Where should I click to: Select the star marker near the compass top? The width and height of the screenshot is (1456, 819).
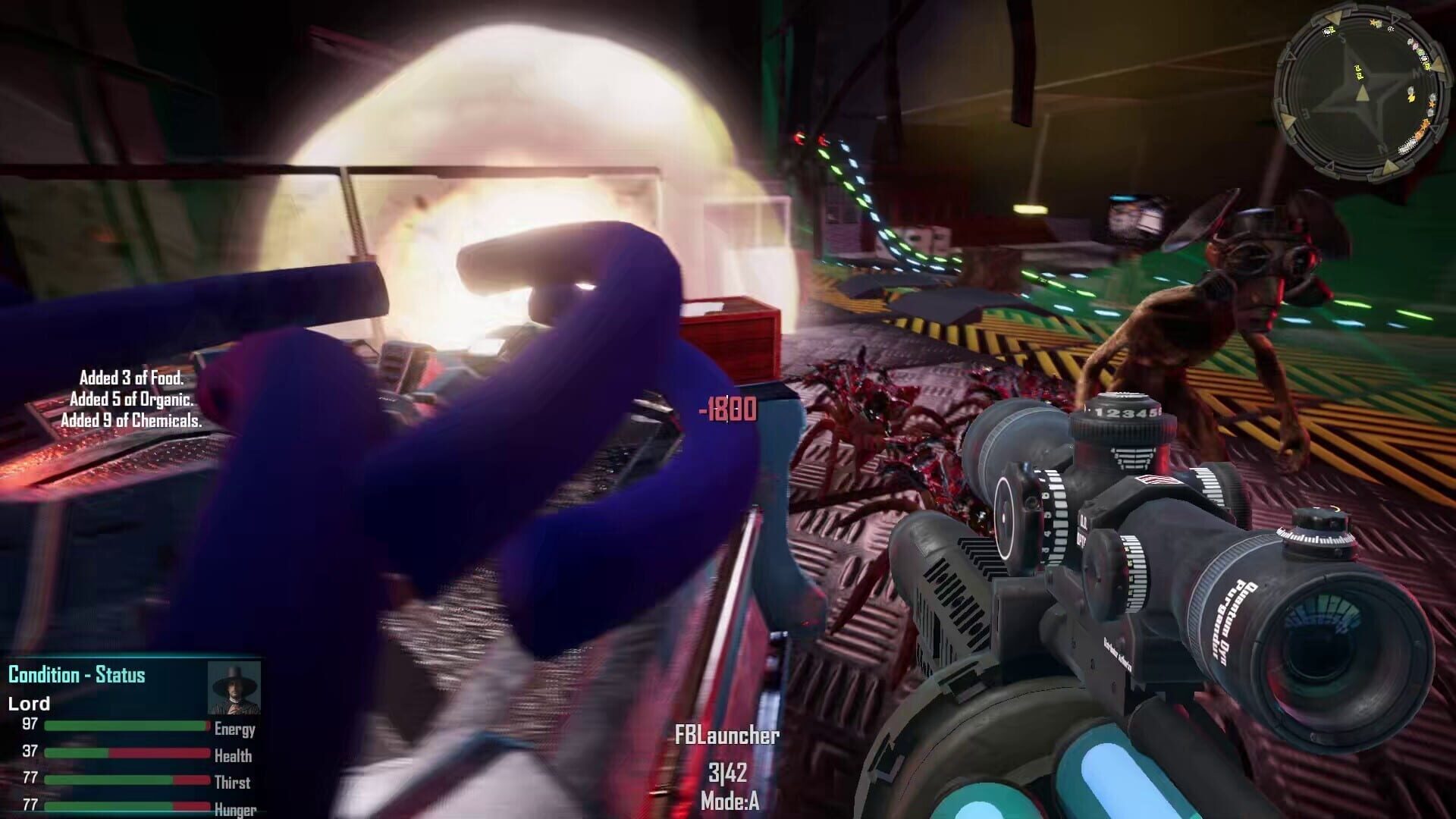click(x=1373, y=22)
